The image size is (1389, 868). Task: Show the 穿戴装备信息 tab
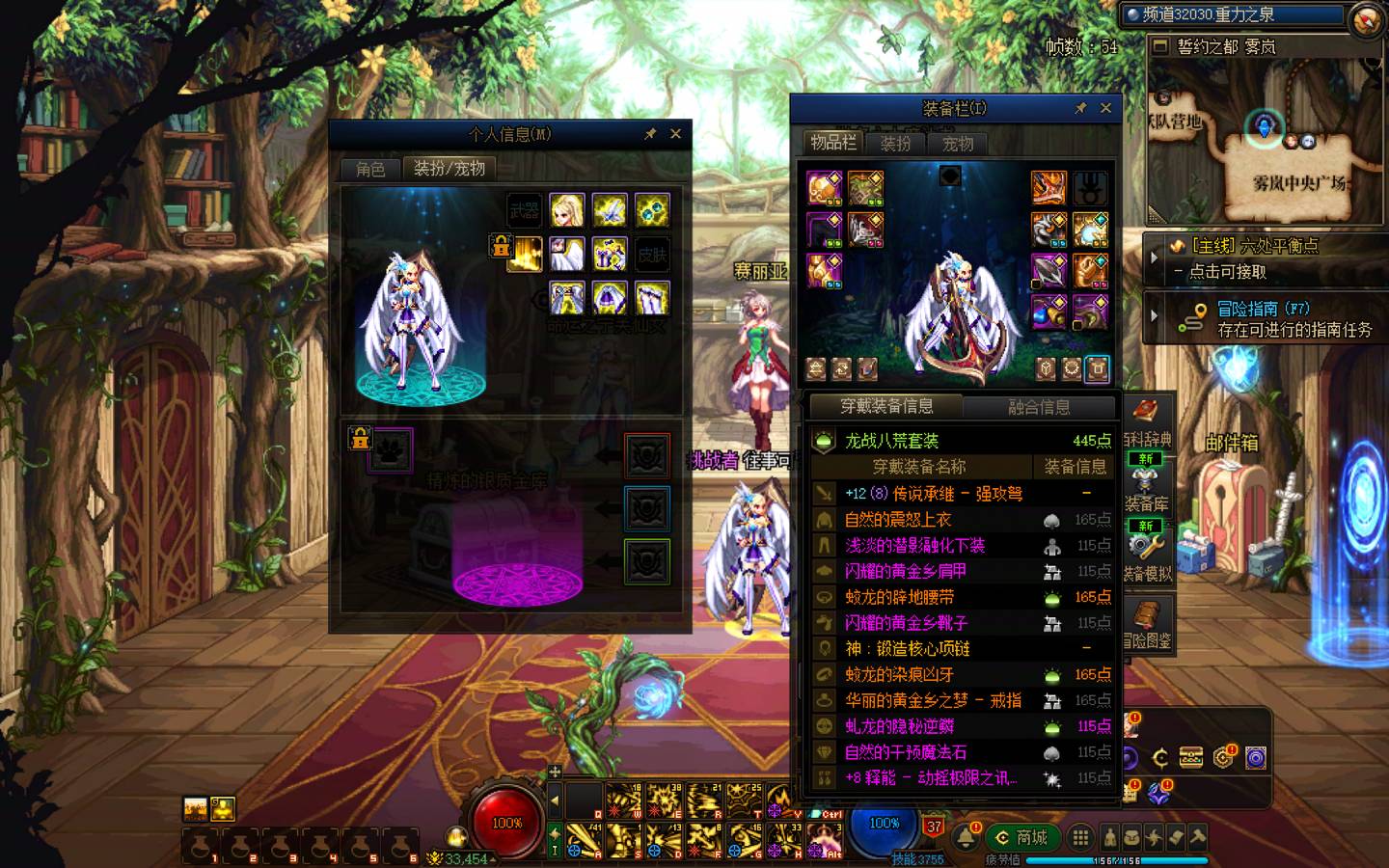click(x=885, y=406)
